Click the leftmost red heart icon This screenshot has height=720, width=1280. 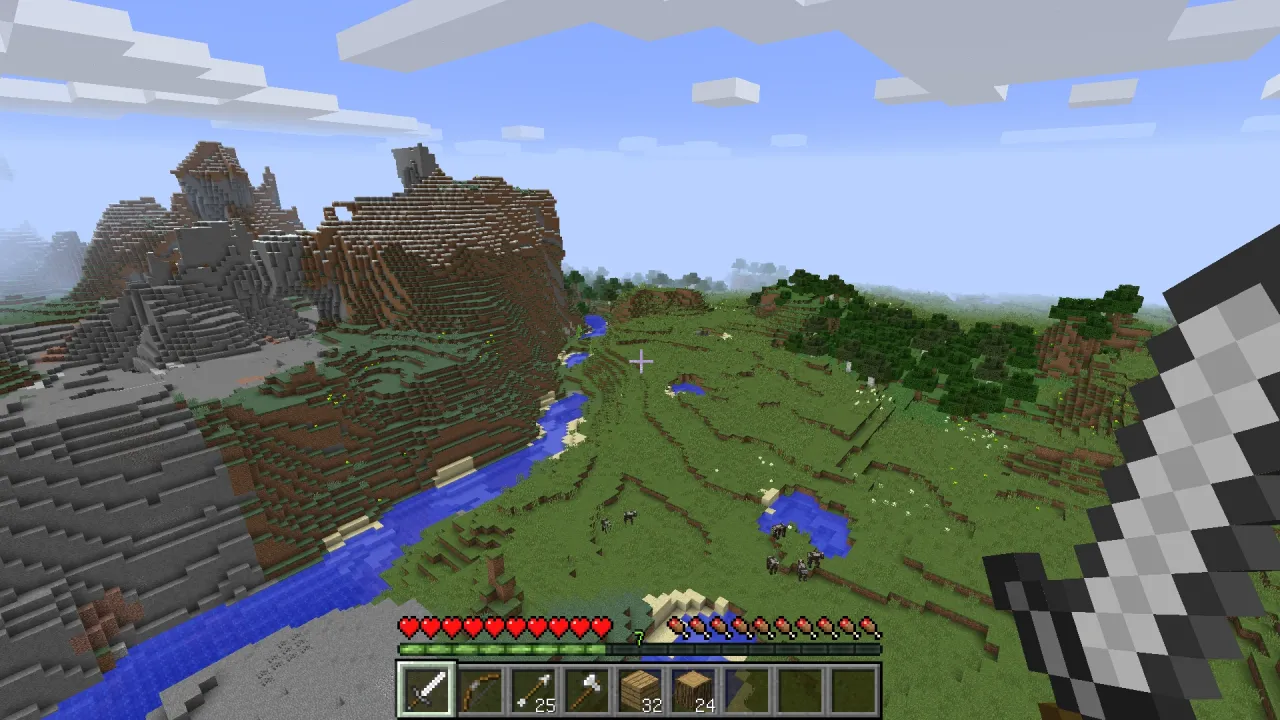tap(408, 626)
